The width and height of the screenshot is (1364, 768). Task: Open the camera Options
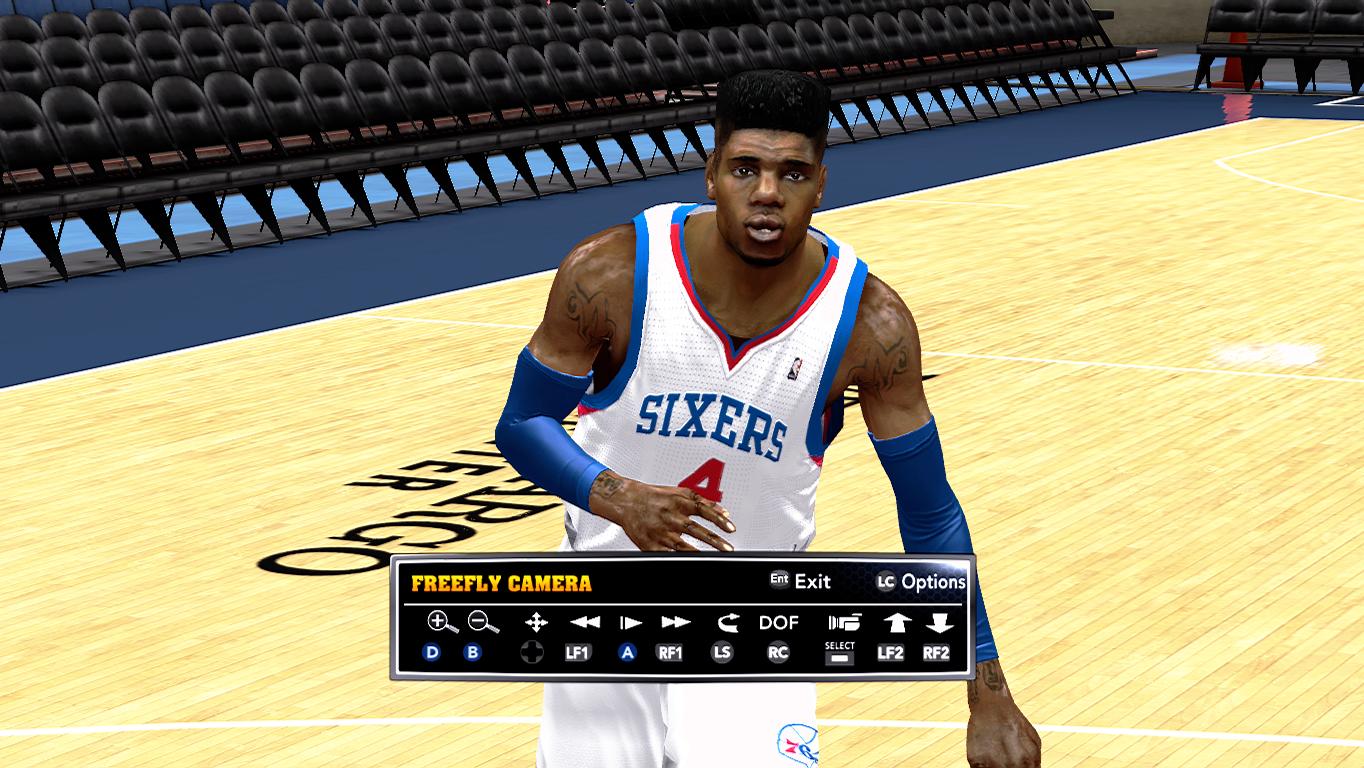[x=921, y=581]
